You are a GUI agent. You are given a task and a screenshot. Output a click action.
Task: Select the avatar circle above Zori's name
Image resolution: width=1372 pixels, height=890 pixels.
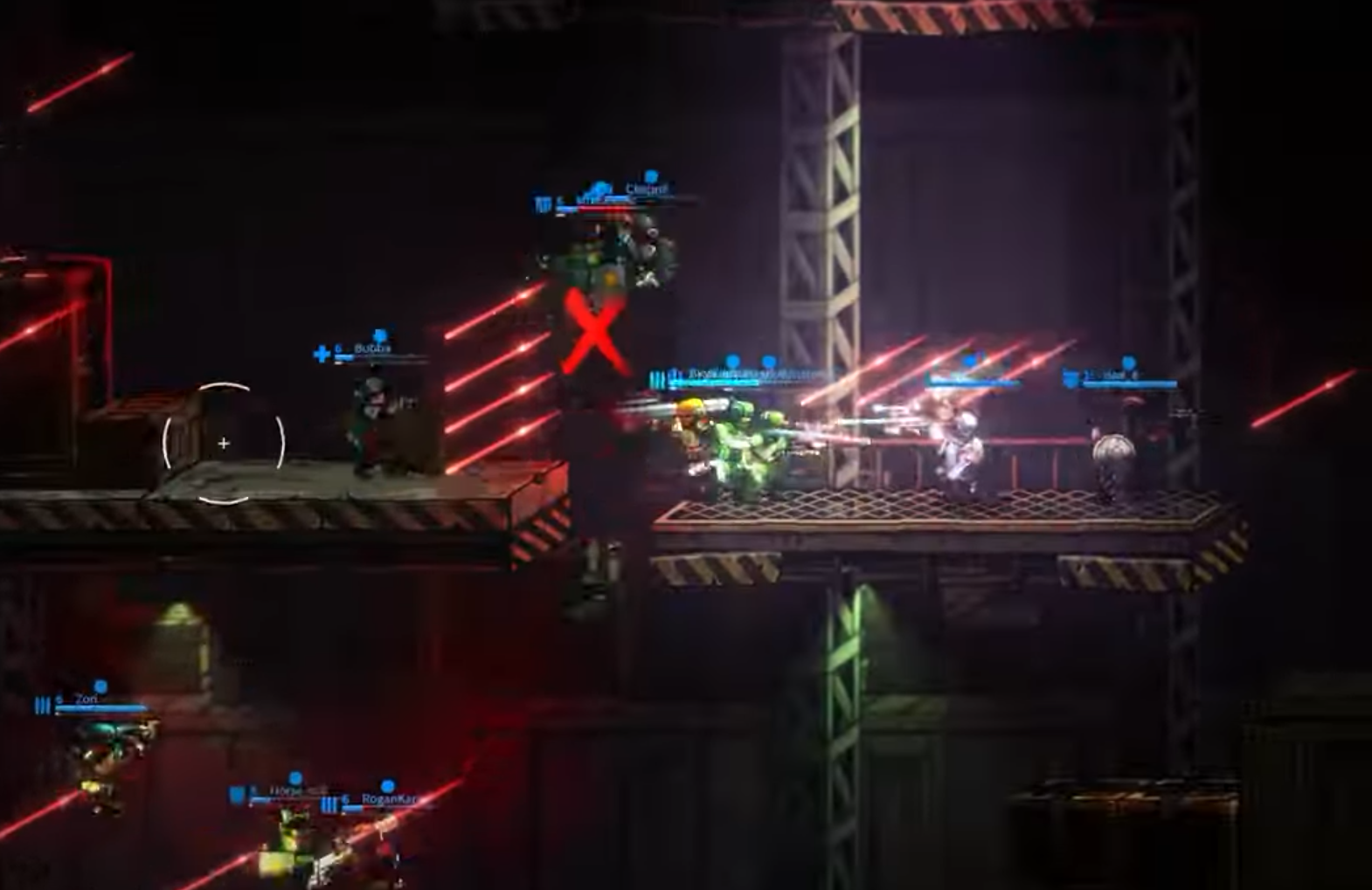pos(101,686)
